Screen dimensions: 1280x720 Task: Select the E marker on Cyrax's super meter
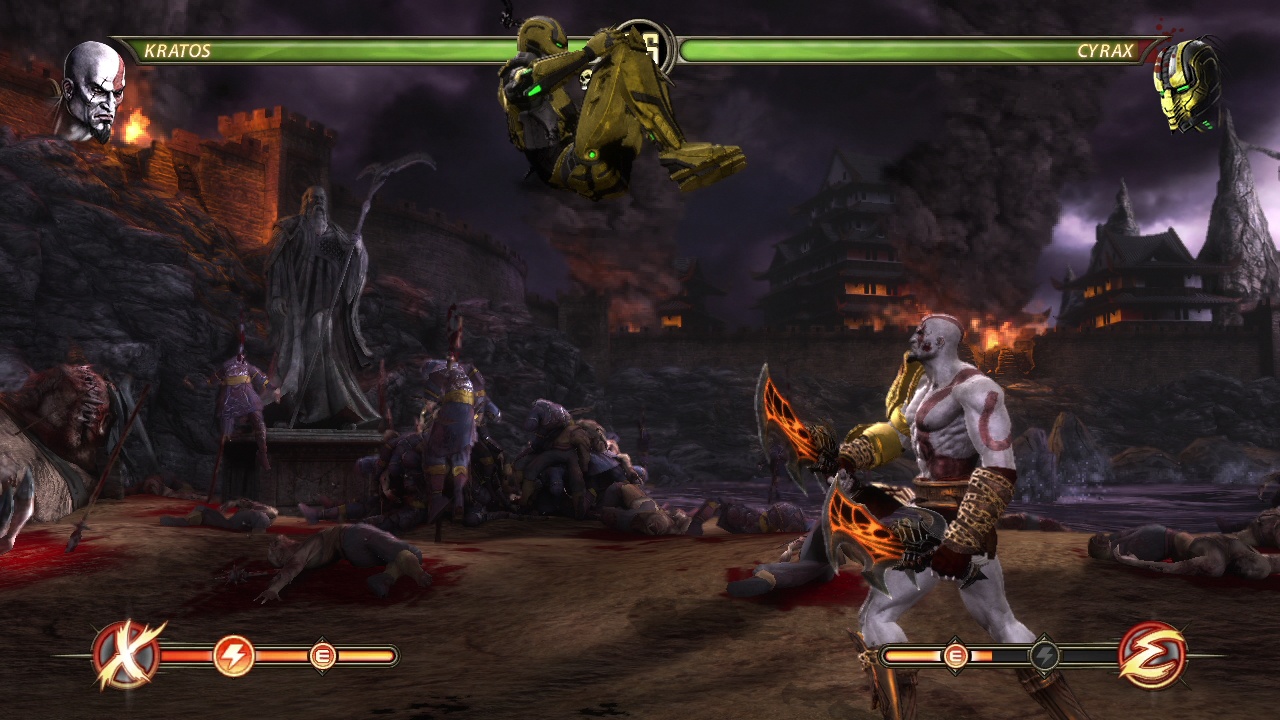coord(955,656)
